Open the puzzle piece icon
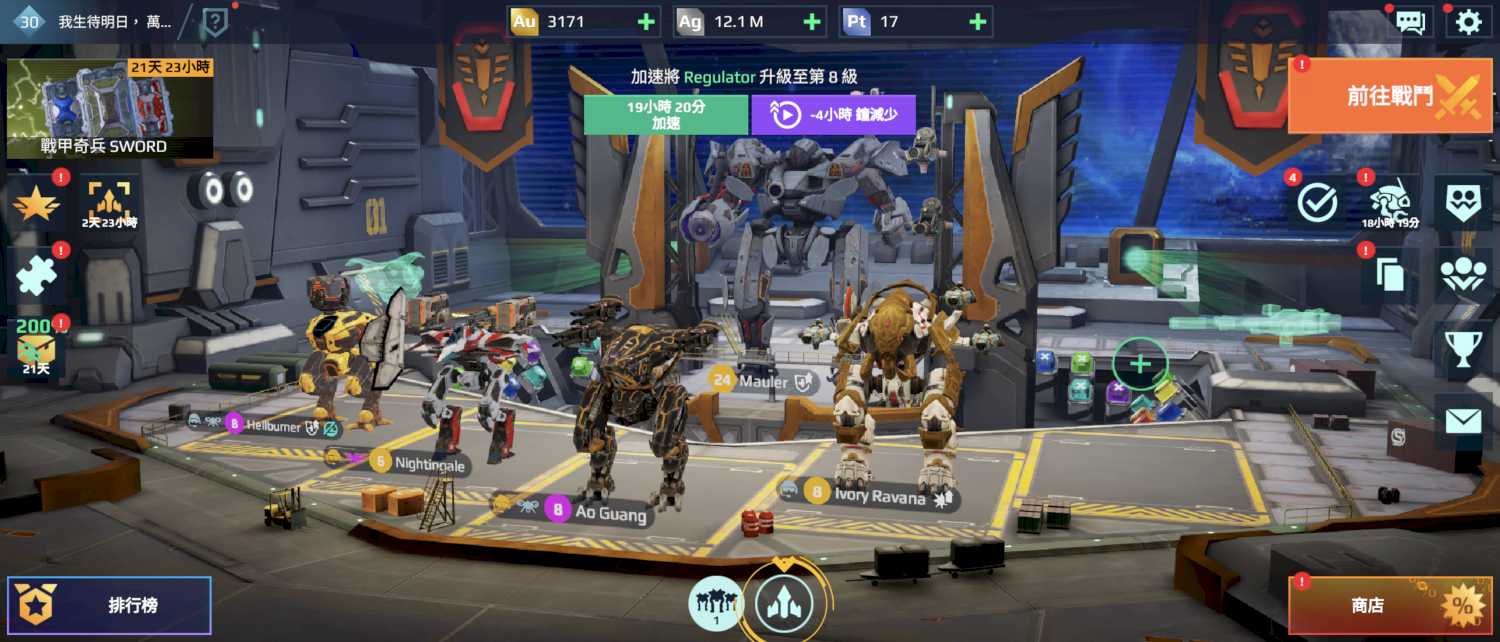The width and height of the screenshot is (1500, 642). pyautogui.click(x=37, y=274)
